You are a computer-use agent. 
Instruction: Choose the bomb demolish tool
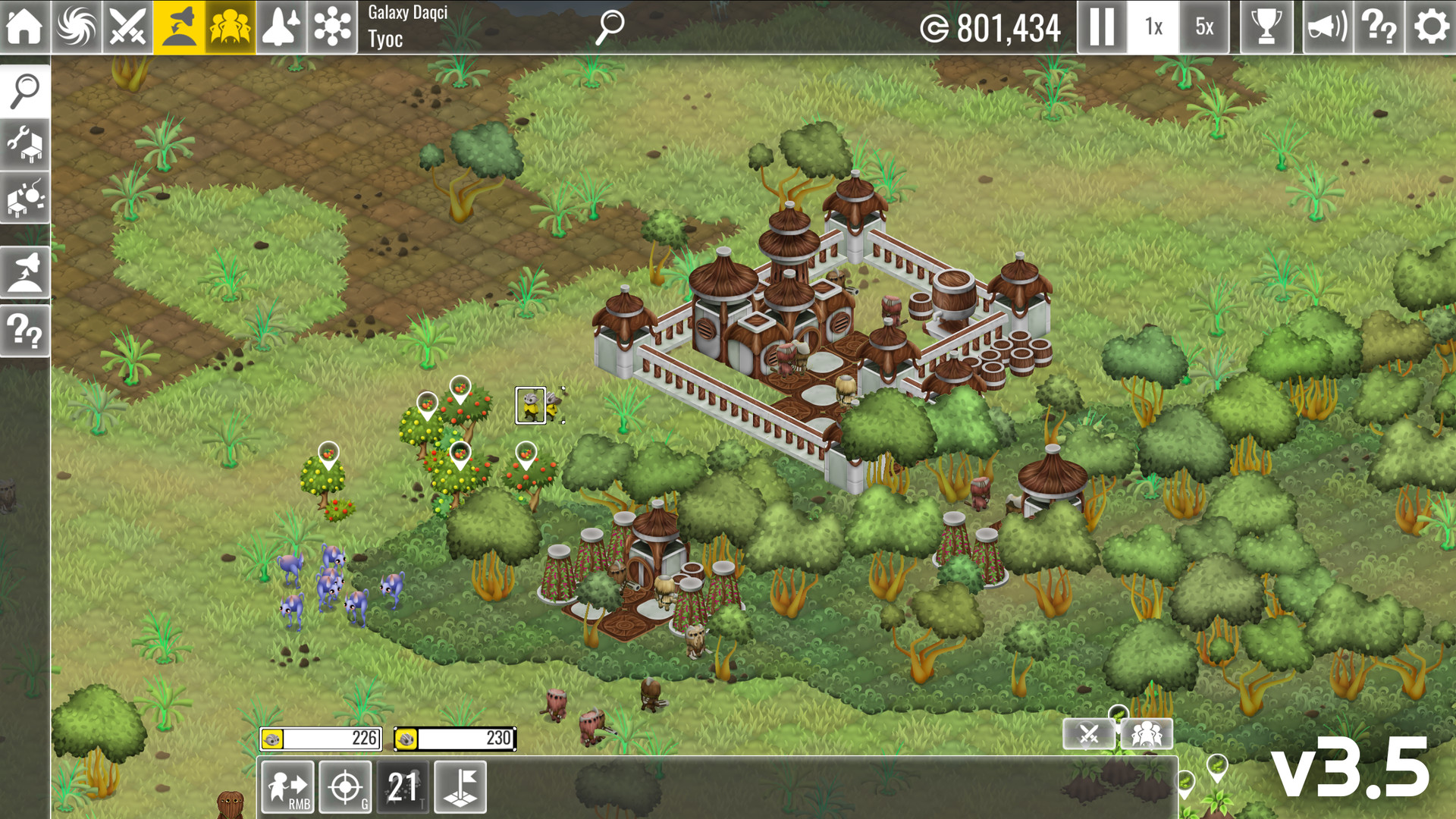[x=25, y=199]
